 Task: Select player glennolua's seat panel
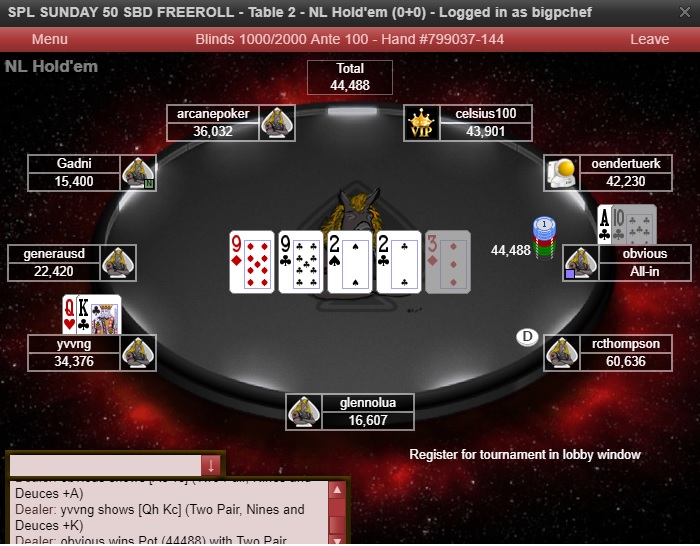368,411
